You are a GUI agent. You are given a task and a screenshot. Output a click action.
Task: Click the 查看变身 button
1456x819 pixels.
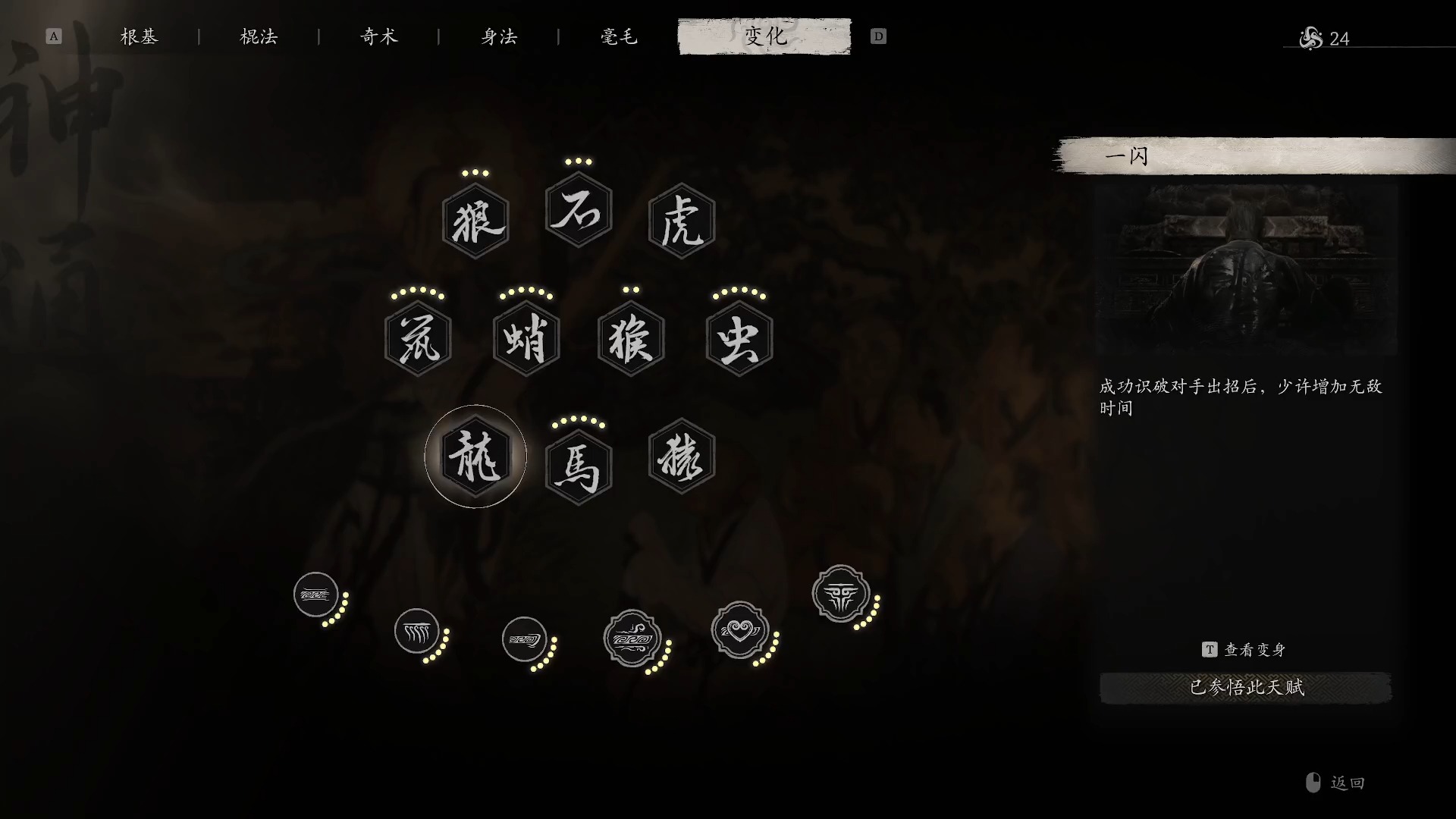click(x=1247, y=649)
